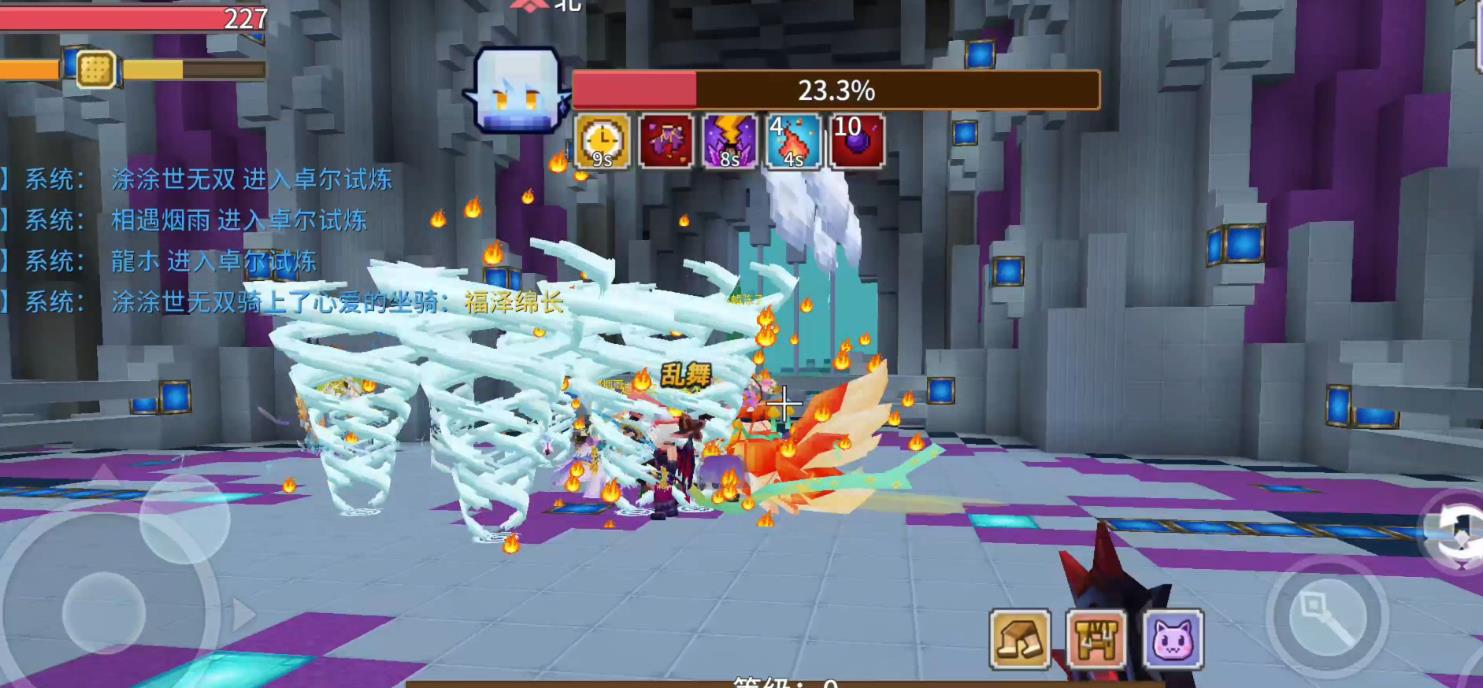Inspect the clock timer boss buff
This screenshot has width=1483, height=688.
pyautogui.click(x=602, y=141)
